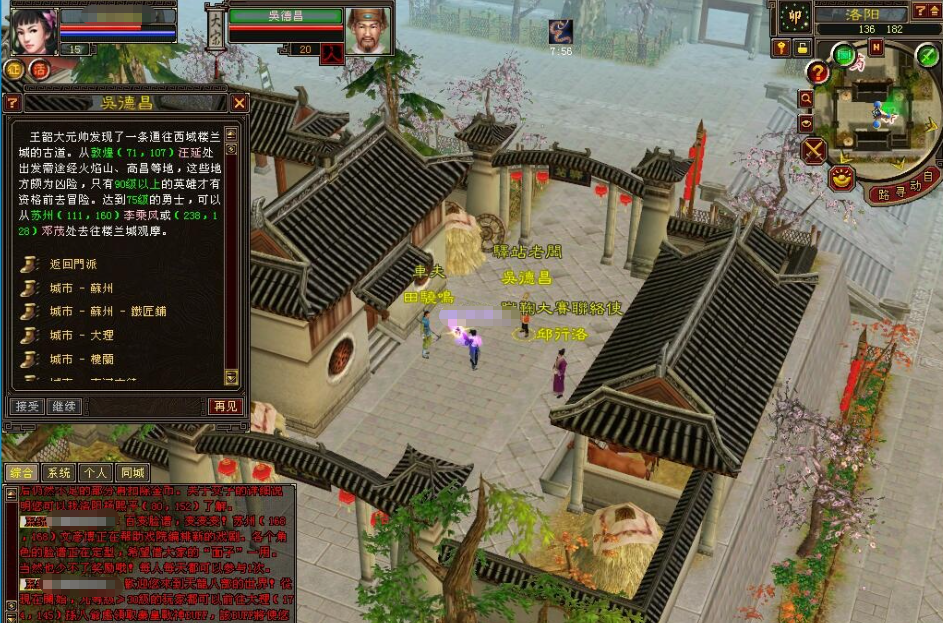943x623 pixels.
Task: Switch to the 综合 chat tab
Action: [20, 472]
